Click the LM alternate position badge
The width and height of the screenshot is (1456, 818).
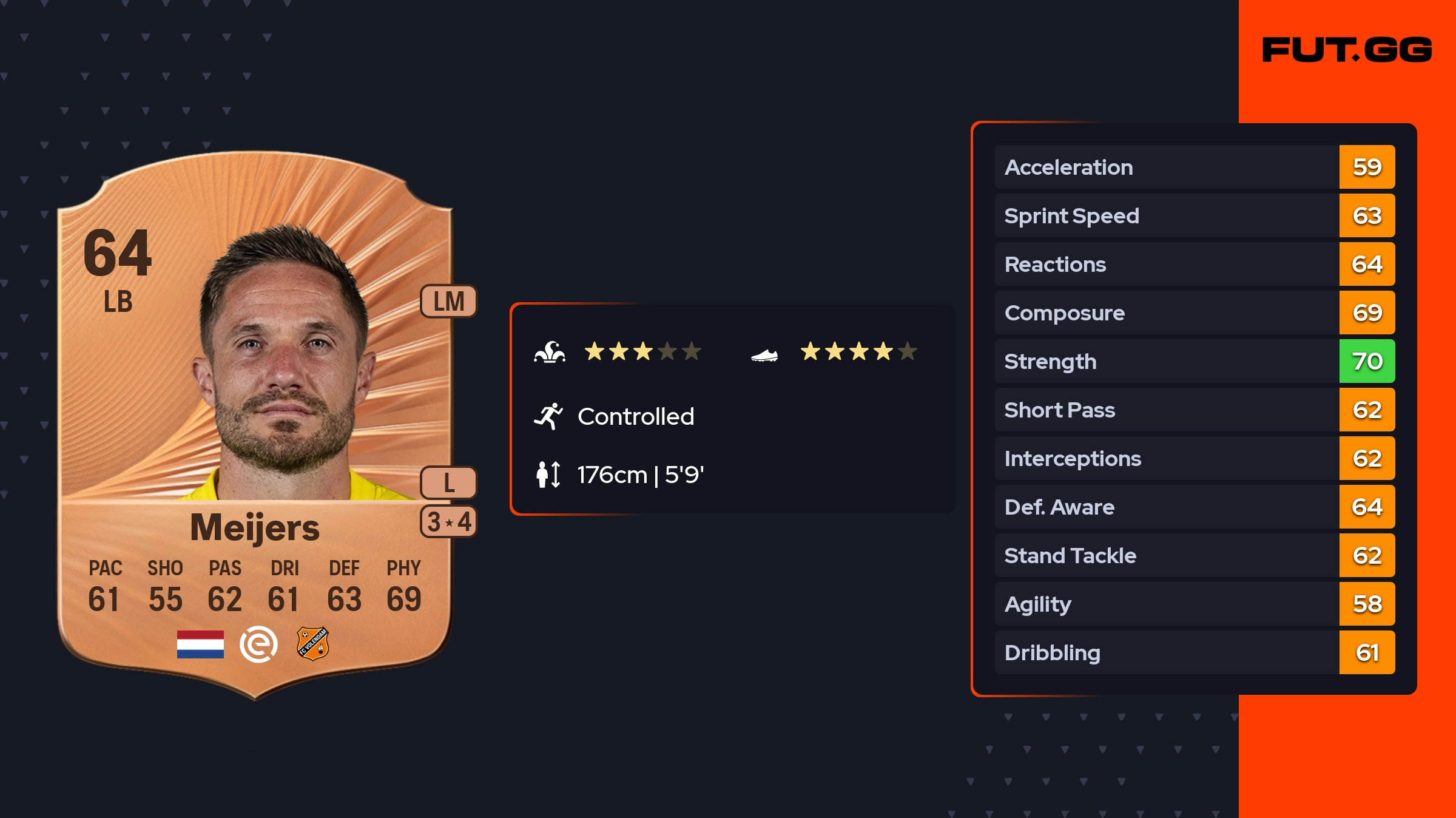coord(449,302)
